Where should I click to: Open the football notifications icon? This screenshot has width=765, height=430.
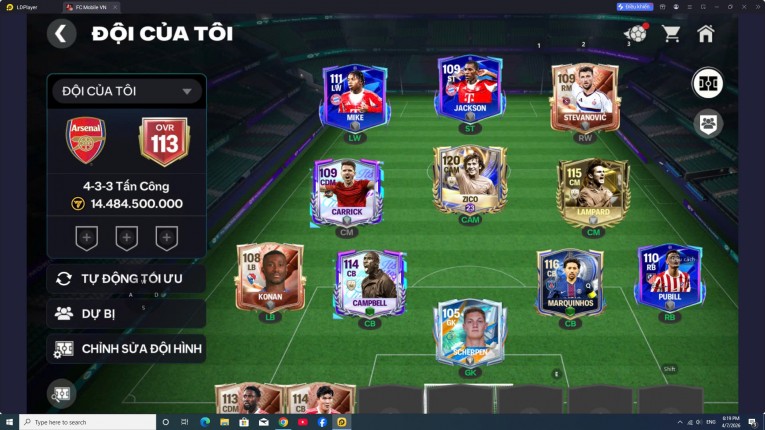tap(635, 34)
